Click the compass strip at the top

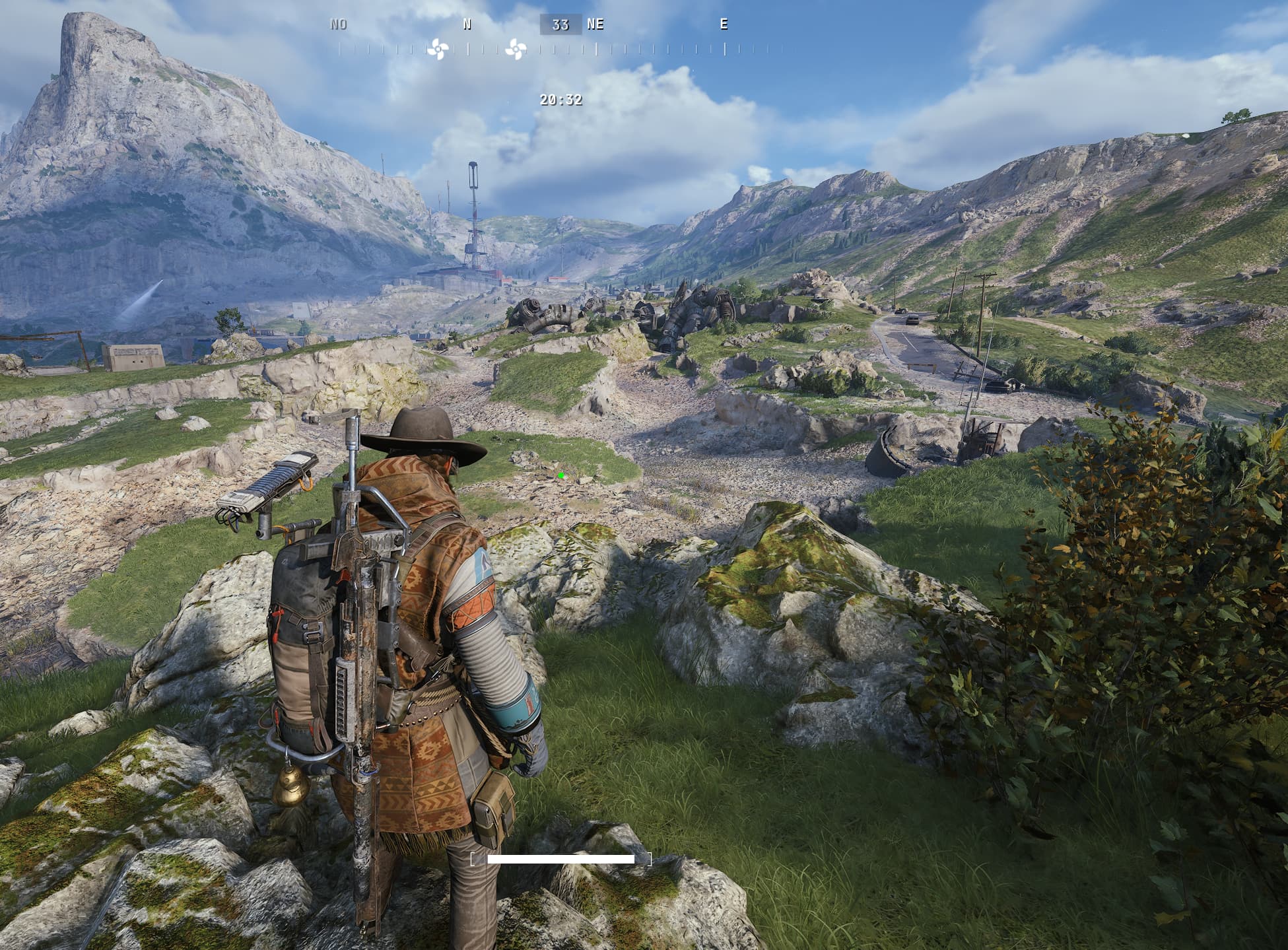pyautogui.click(x=560, y=48)
